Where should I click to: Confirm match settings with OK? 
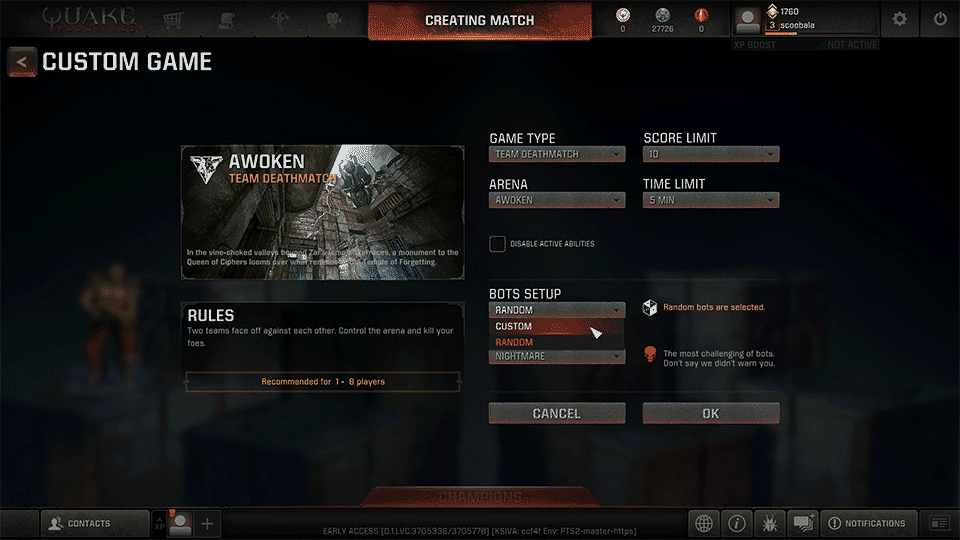point(710,413)
